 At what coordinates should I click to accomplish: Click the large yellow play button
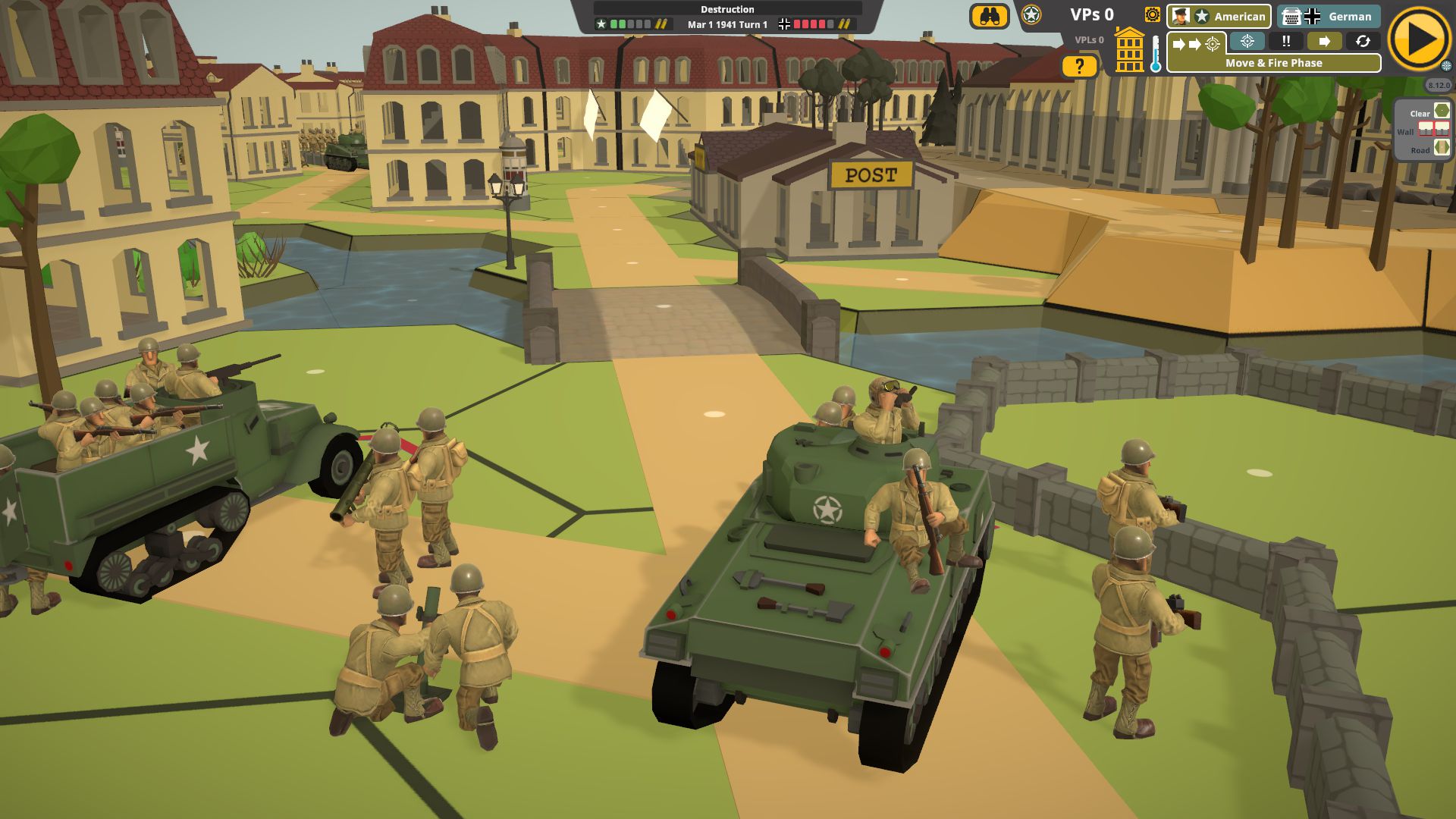[x=1419, y=39]
